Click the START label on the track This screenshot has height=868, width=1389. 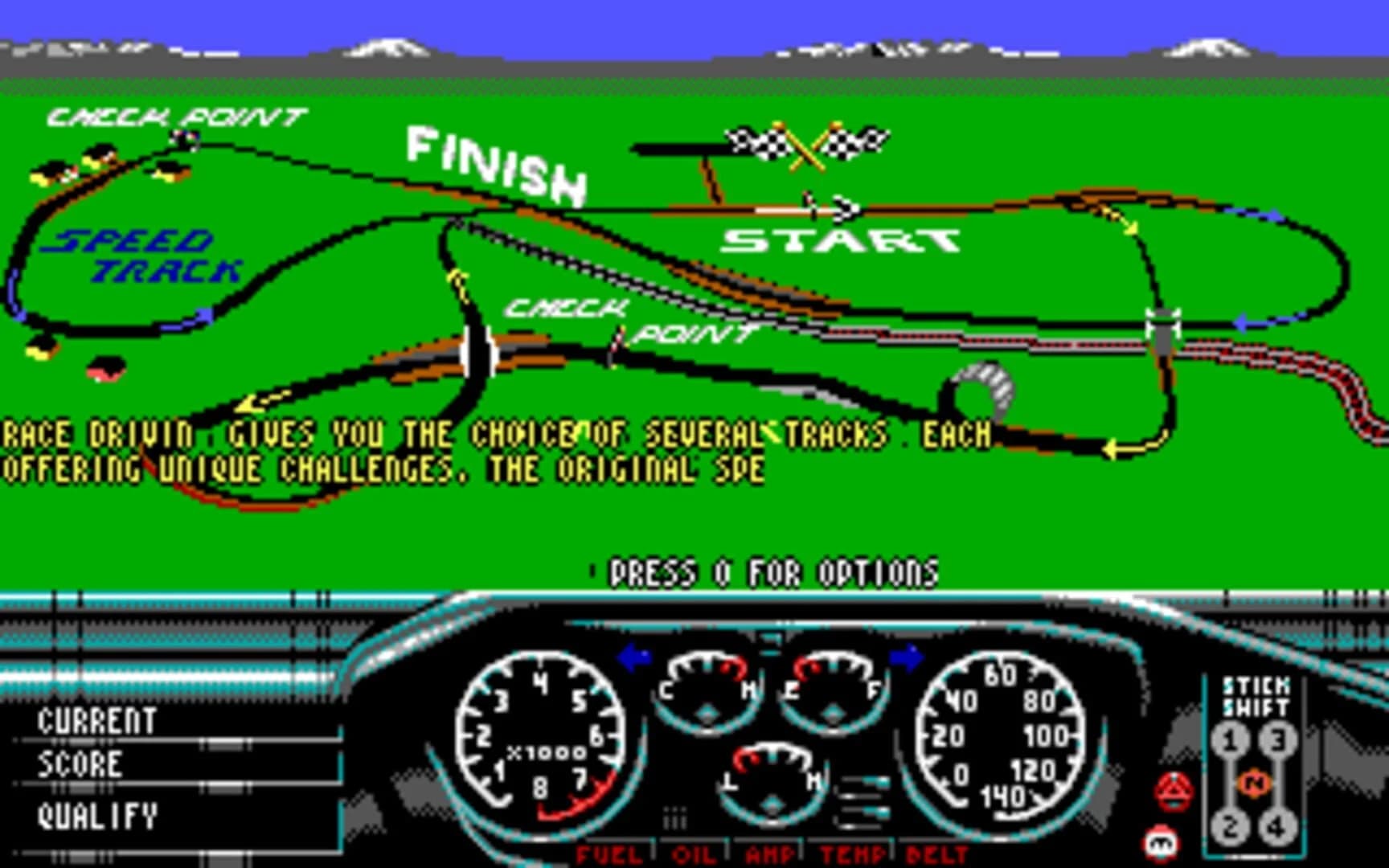(840, 239)
